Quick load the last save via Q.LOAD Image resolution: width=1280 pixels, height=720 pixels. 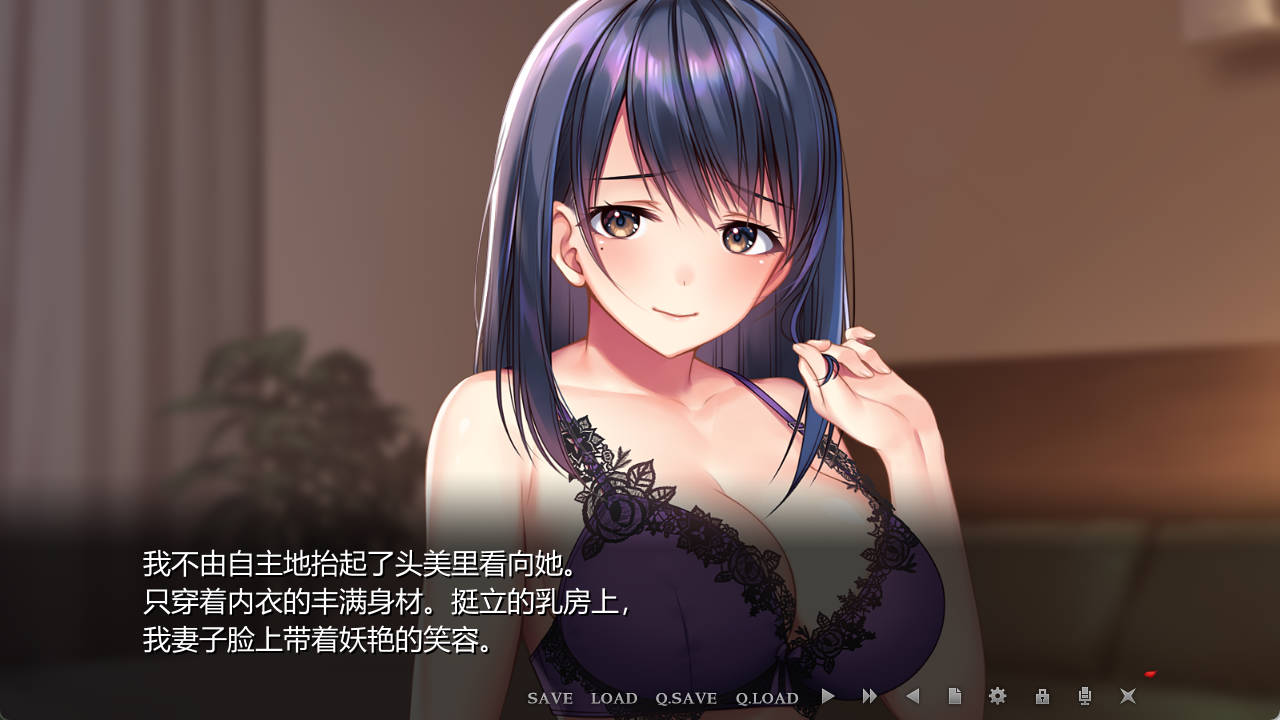point(766,698)
